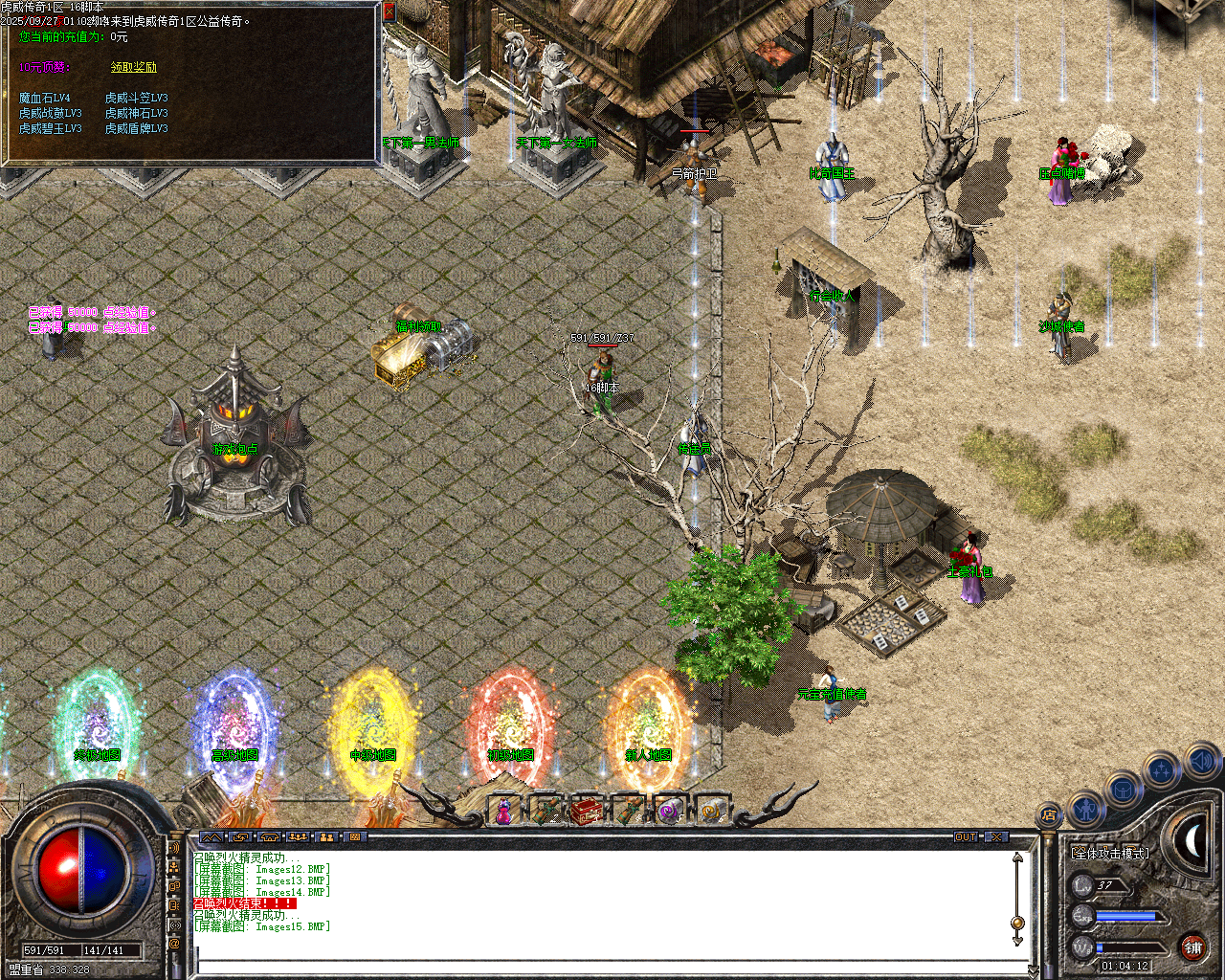Click the keyboard icon above the chat window
This screenshot has height=980, width=1225.
click(355, 836)
